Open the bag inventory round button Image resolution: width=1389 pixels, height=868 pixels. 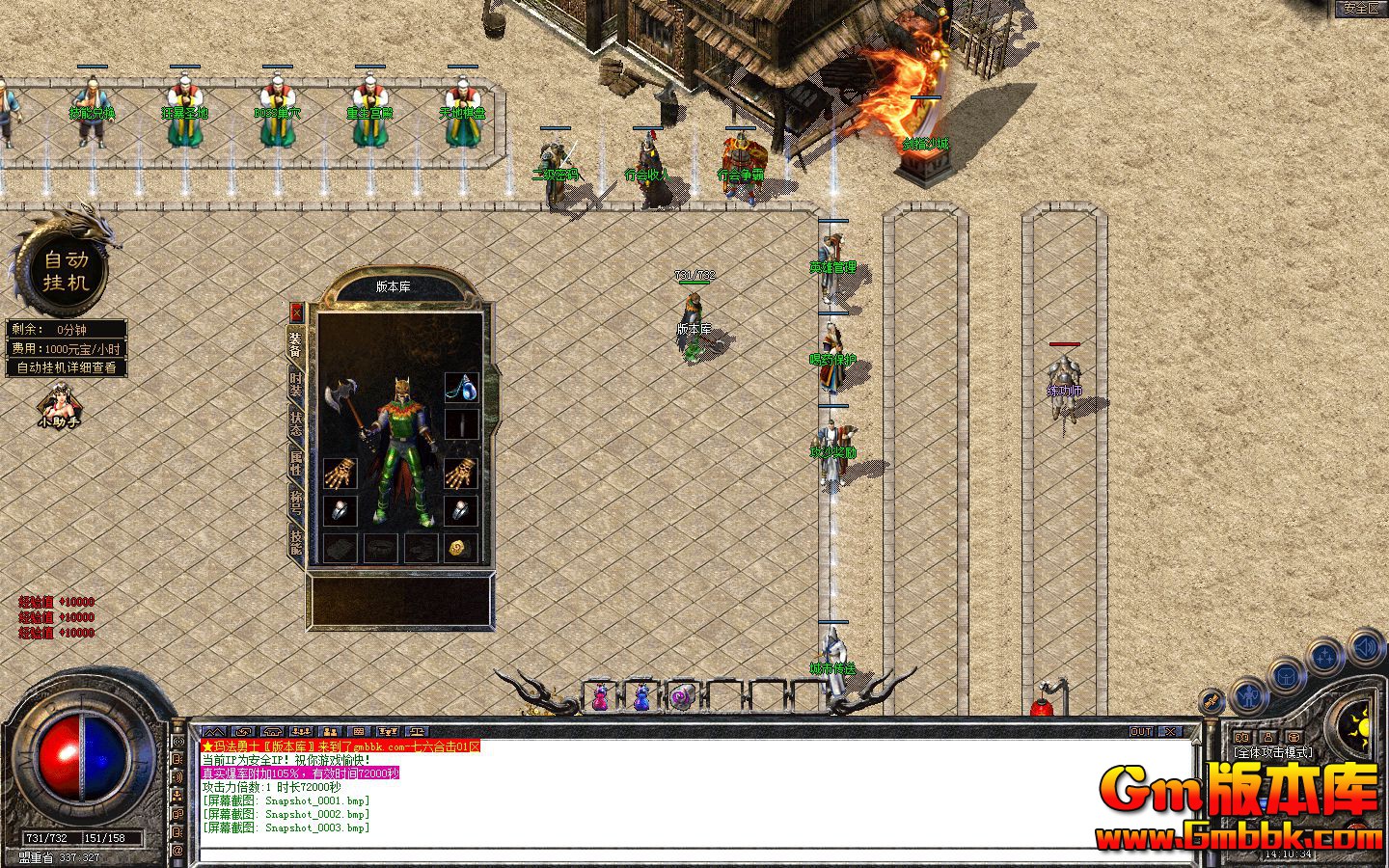[x=1285, y=677]
